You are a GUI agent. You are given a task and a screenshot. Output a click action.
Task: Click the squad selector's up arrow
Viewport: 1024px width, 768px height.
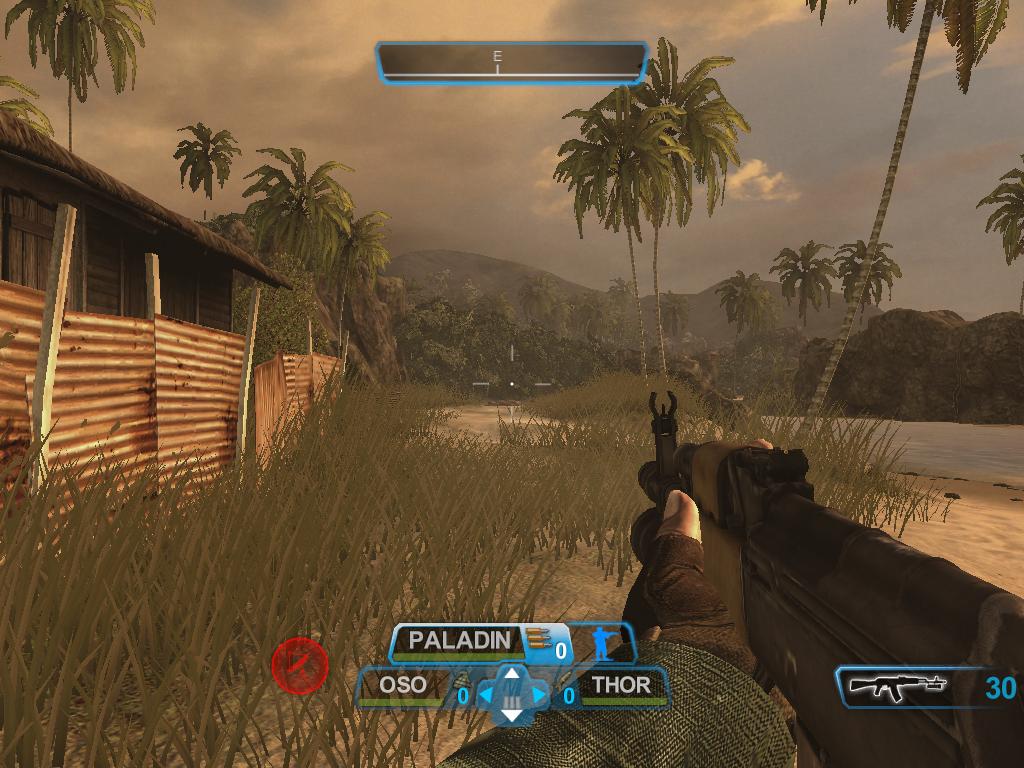(512, 673)
